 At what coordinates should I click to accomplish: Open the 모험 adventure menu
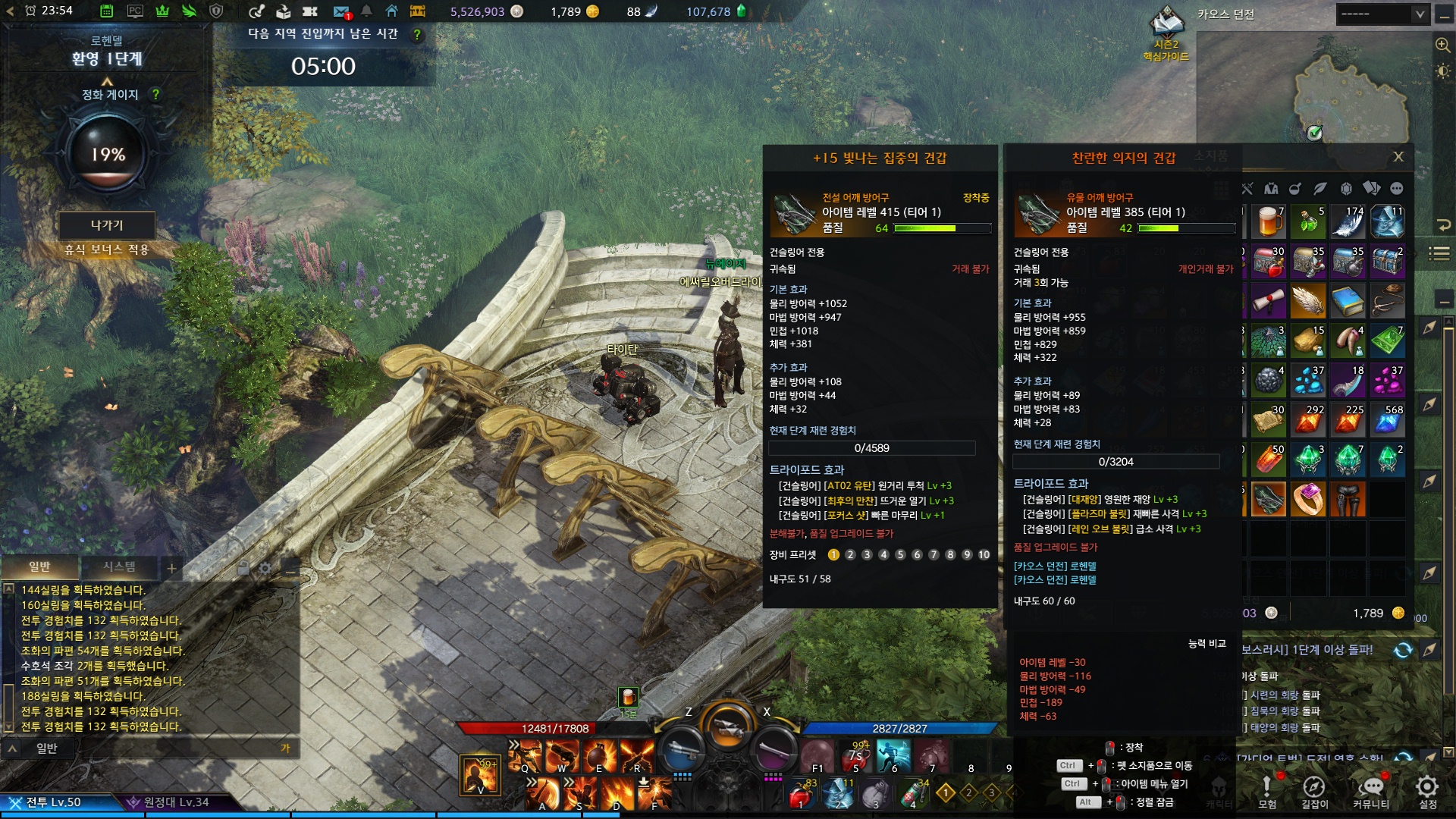pos(1266,791)
